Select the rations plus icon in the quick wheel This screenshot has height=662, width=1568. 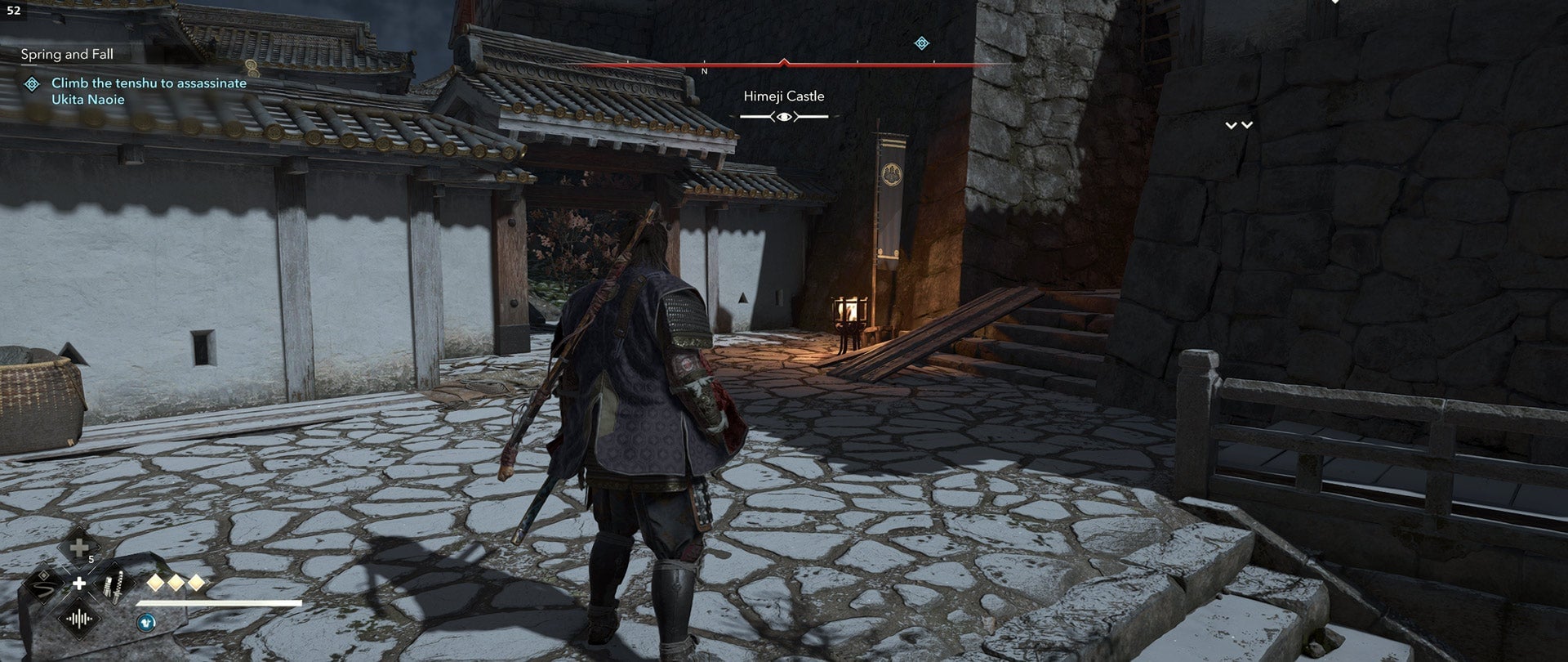tap(78, 548)
